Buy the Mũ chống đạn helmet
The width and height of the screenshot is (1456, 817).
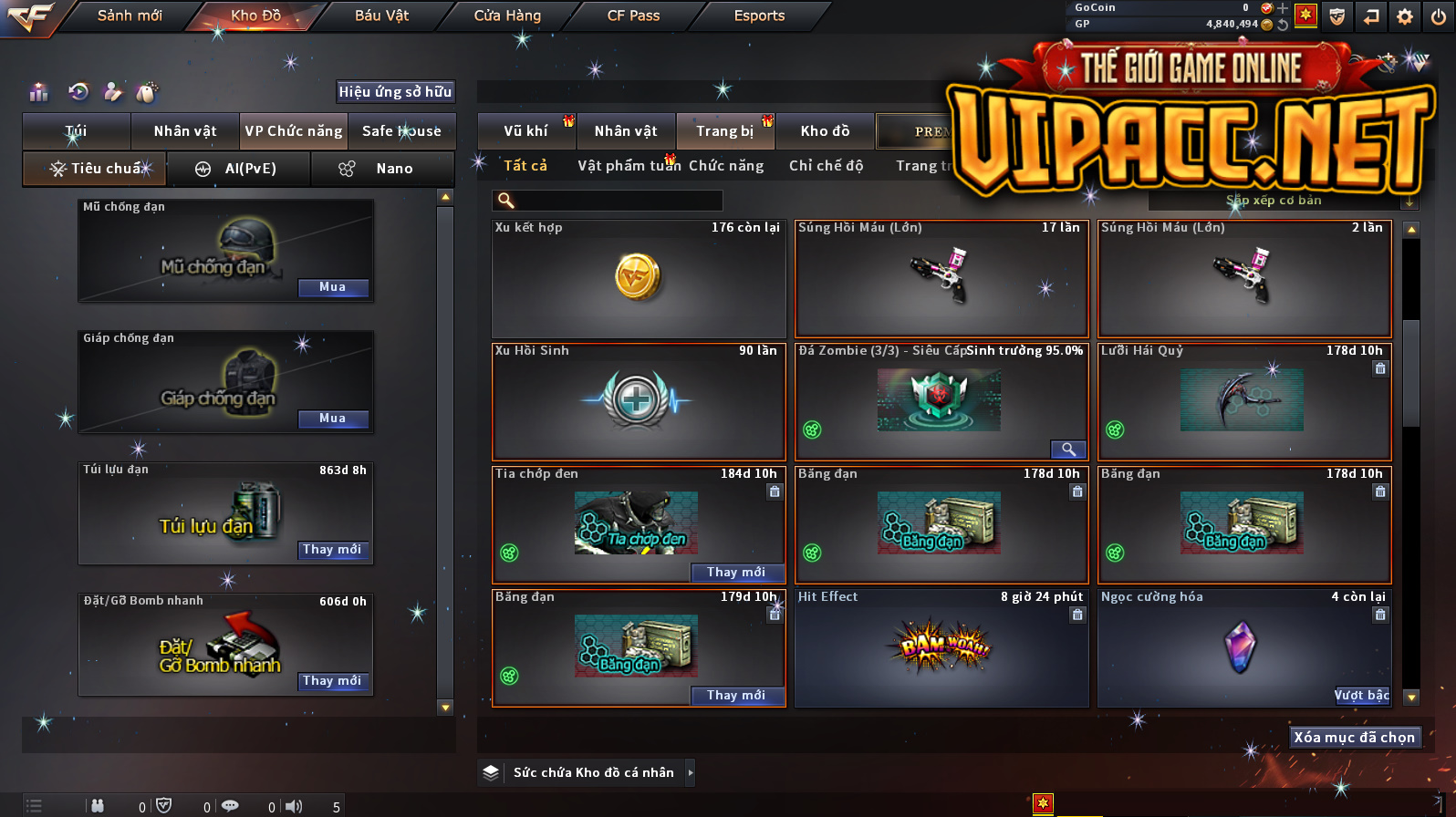click(333, 287)
